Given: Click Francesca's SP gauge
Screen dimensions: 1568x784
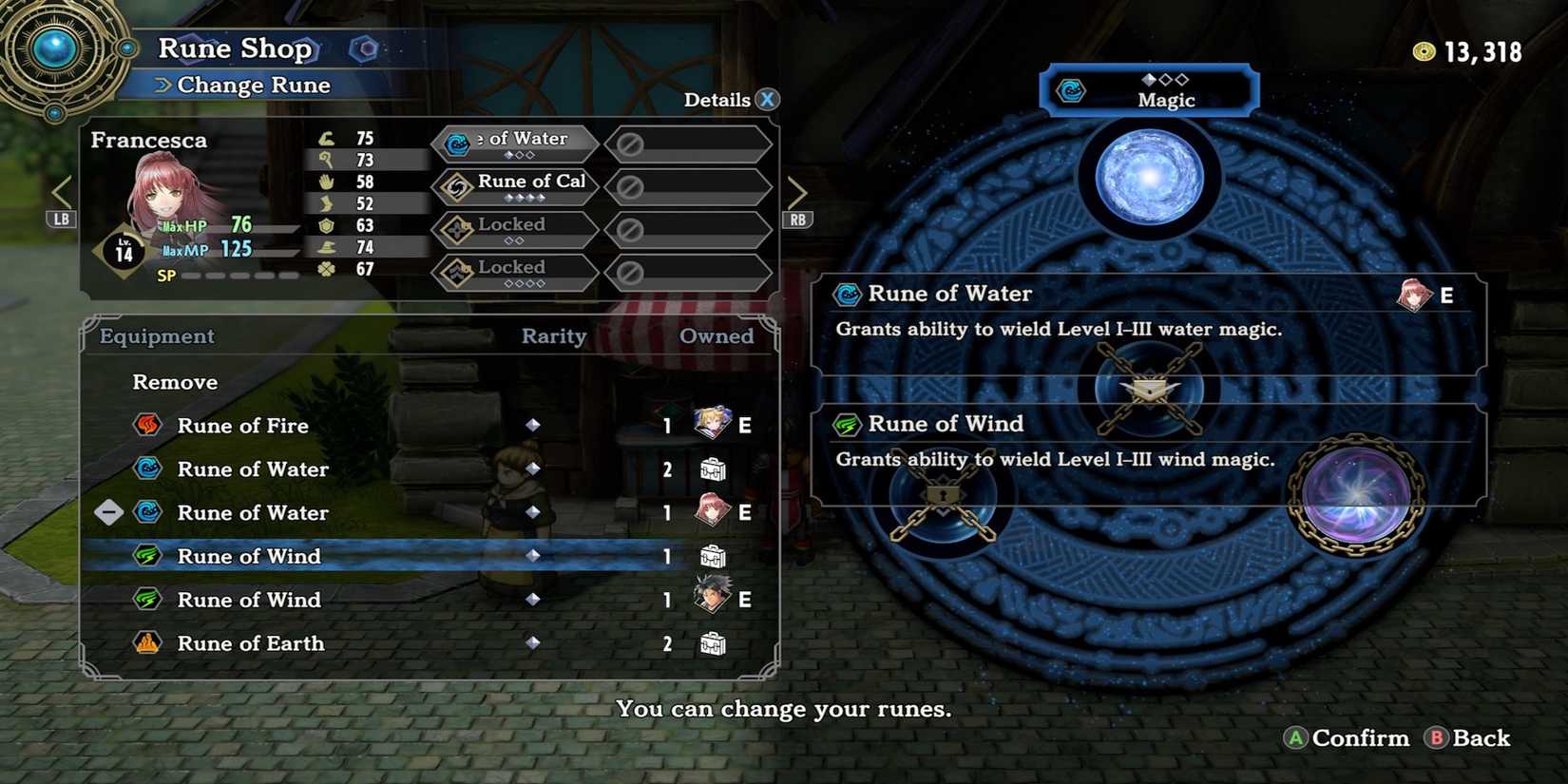Looking at the screenshot, I should [228, 275].
